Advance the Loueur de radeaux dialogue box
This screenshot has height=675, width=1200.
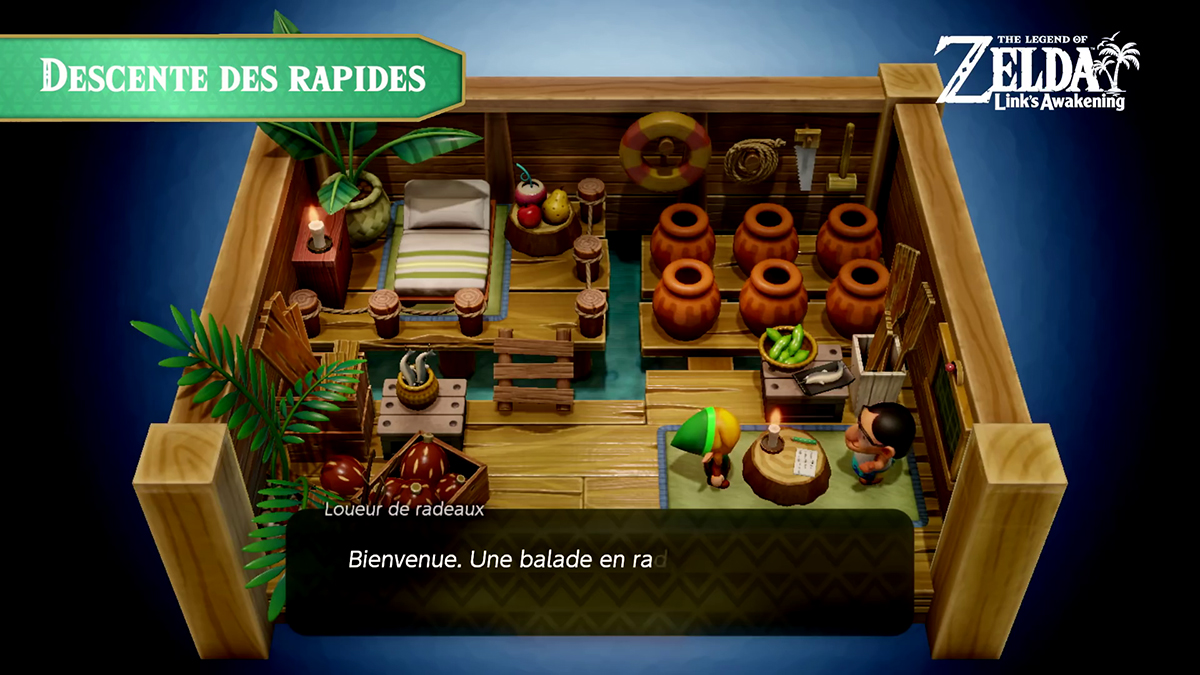coord(599,572)
